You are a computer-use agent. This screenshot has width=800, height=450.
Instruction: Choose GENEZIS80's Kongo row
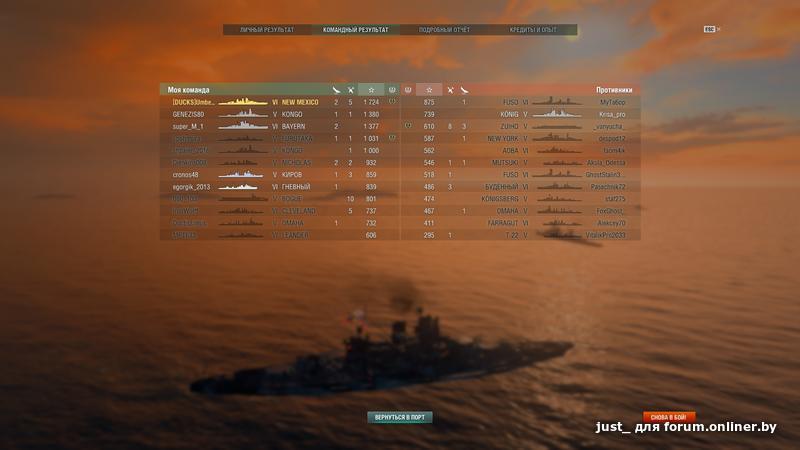pyautogui.click(x=280, y=114)
